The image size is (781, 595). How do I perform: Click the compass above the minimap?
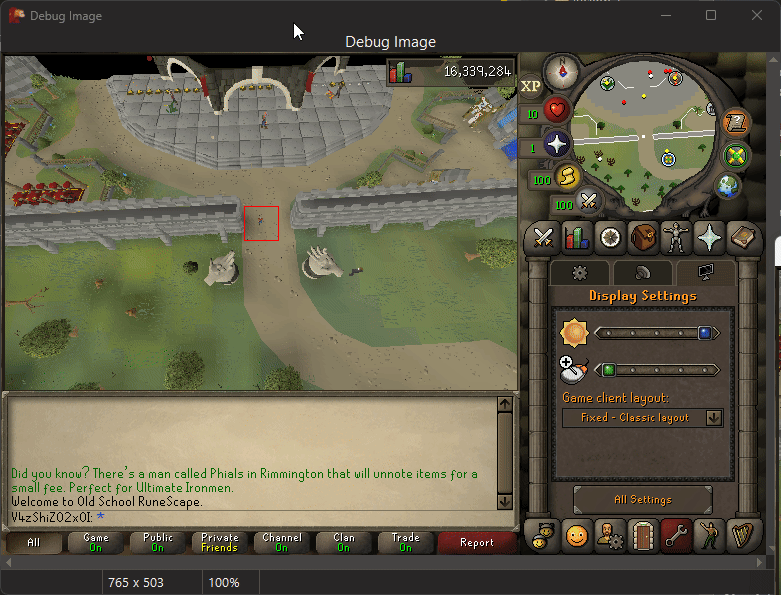coord(562,71)
